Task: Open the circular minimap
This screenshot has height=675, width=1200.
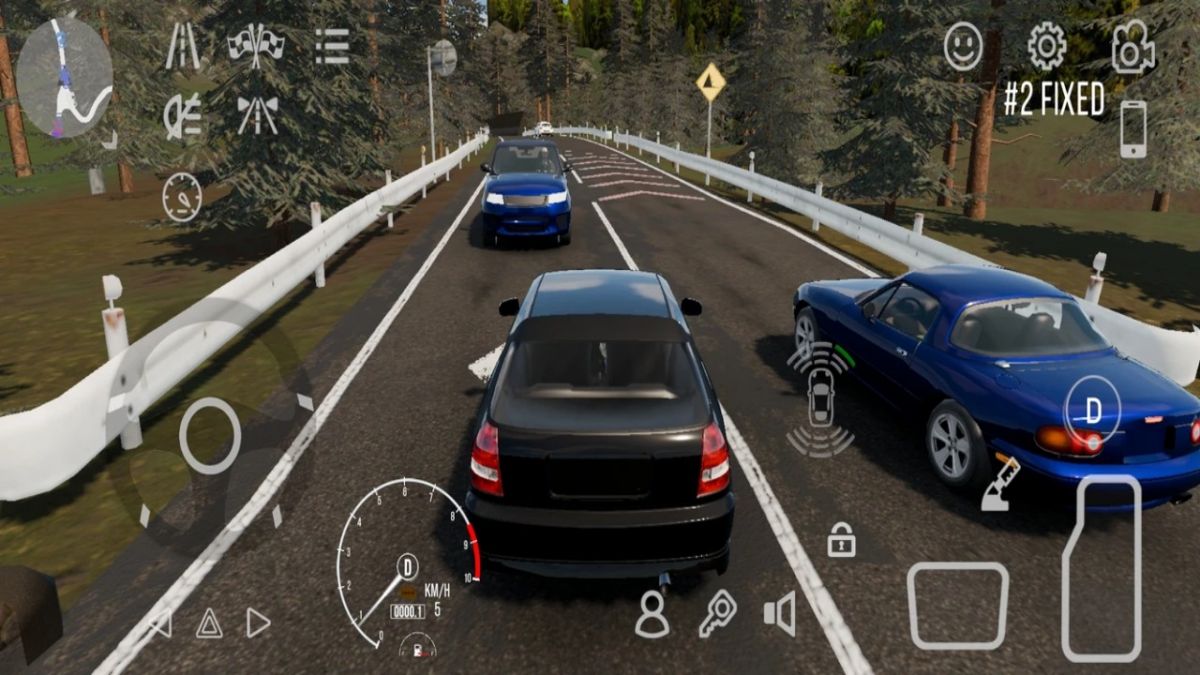Action: click(x=65, y=77)
